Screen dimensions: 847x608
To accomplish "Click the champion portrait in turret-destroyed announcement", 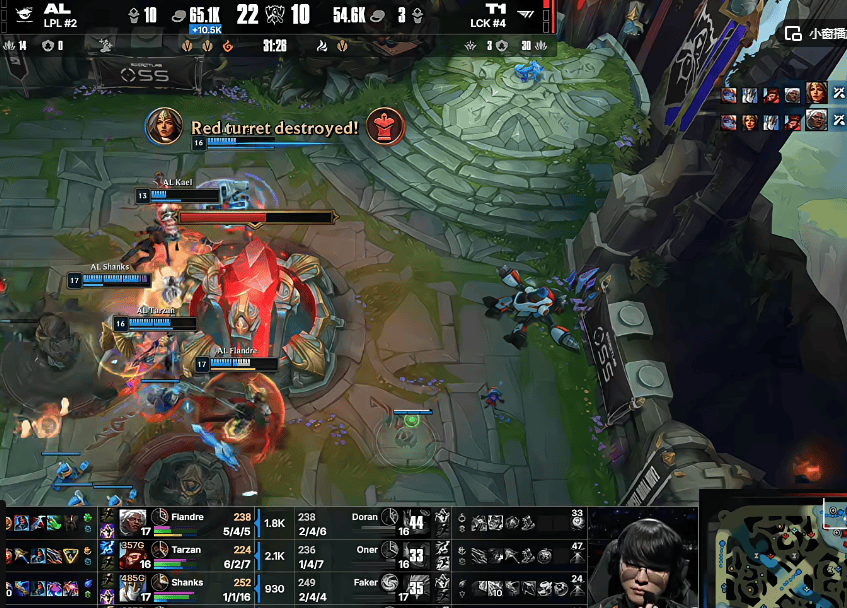I will pyautogui.click(x=164, y=127).
